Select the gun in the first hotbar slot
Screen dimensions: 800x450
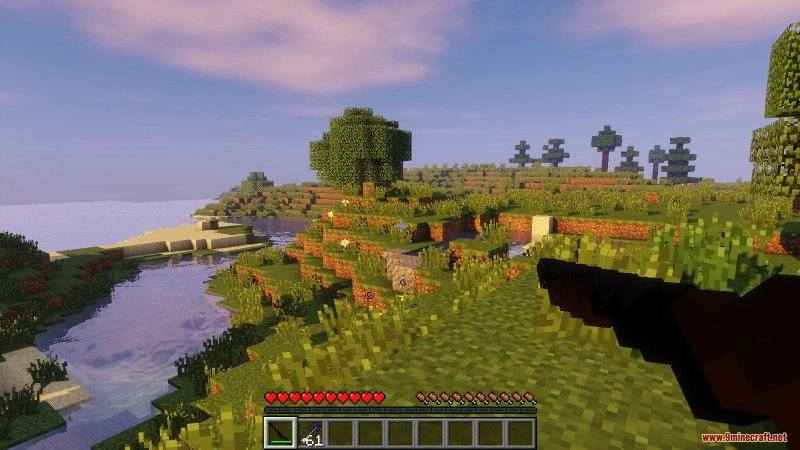(279, 432)
